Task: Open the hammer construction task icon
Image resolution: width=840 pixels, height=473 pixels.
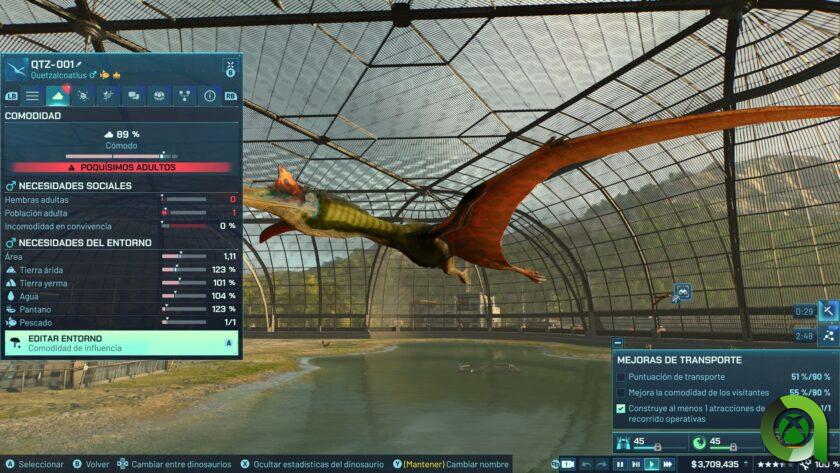Action: click(828, 311)
